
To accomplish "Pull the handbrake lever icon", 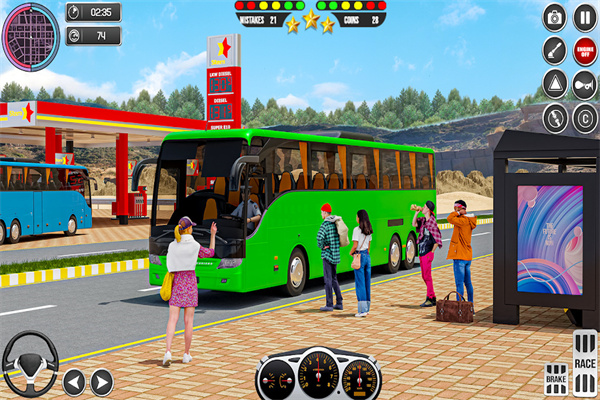I will 555,50.
